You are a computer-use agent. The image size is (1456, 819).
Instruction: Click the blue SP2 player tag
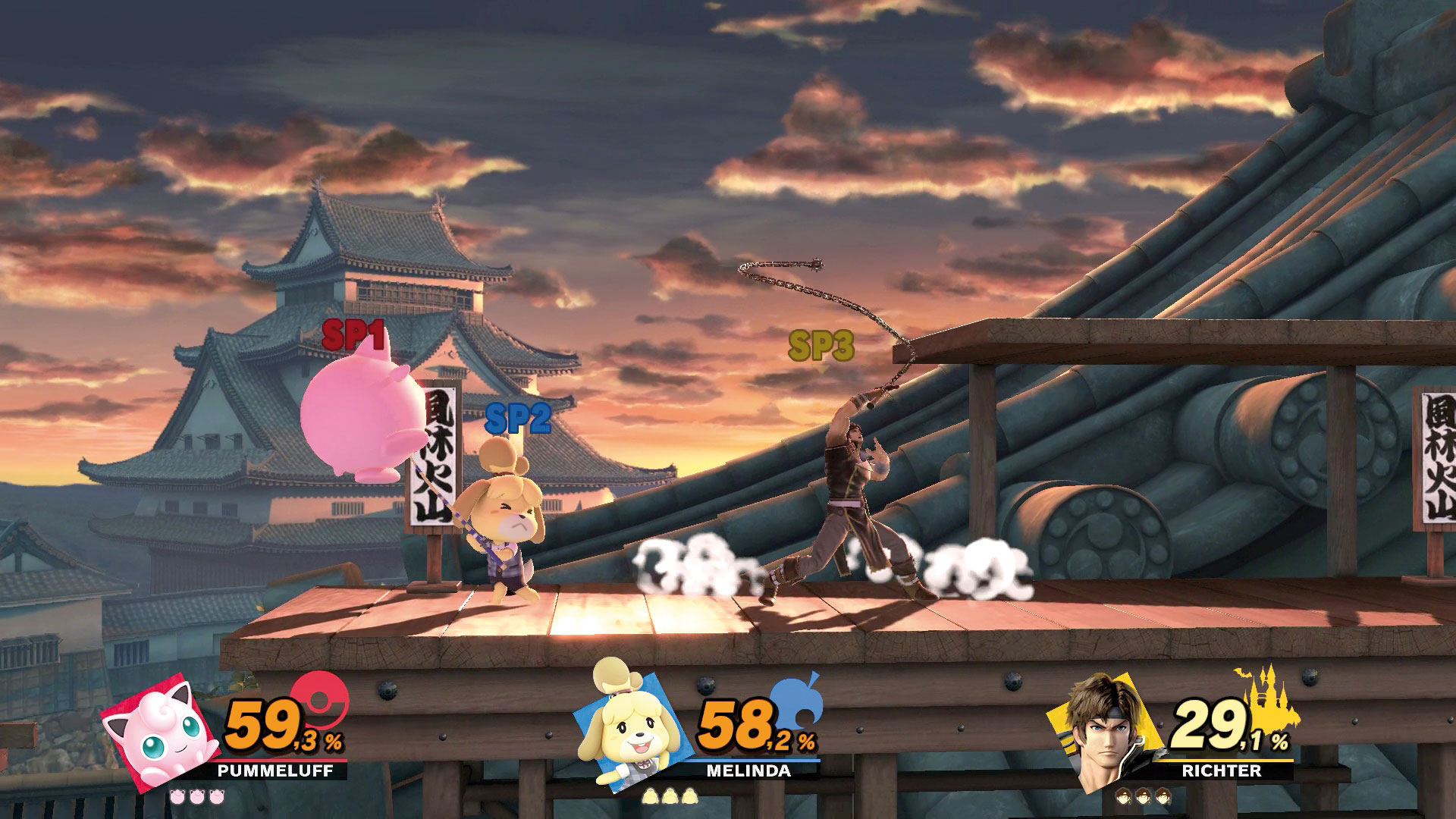517,417
